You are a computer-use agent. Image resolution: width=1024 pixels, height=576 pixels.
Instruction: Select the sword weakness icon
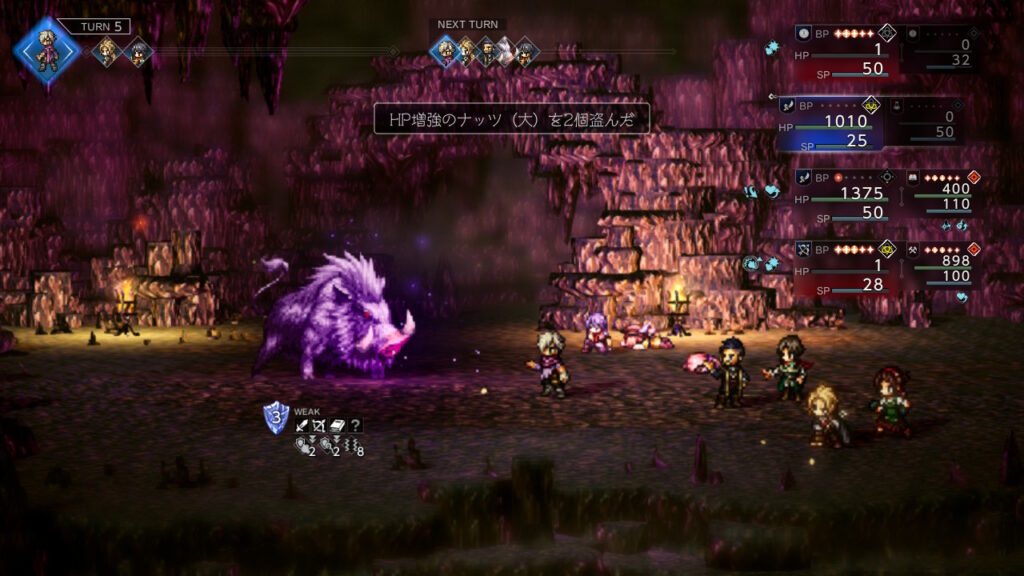pos(303,425)
